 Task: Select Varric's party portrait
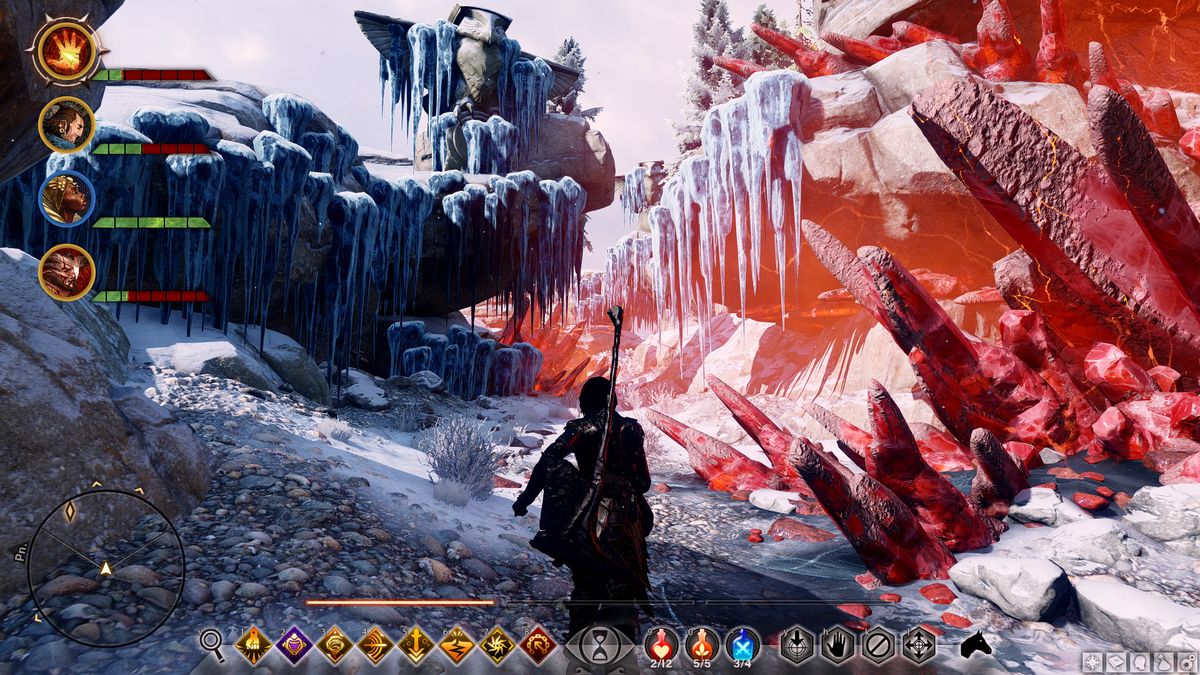(66, 124)
